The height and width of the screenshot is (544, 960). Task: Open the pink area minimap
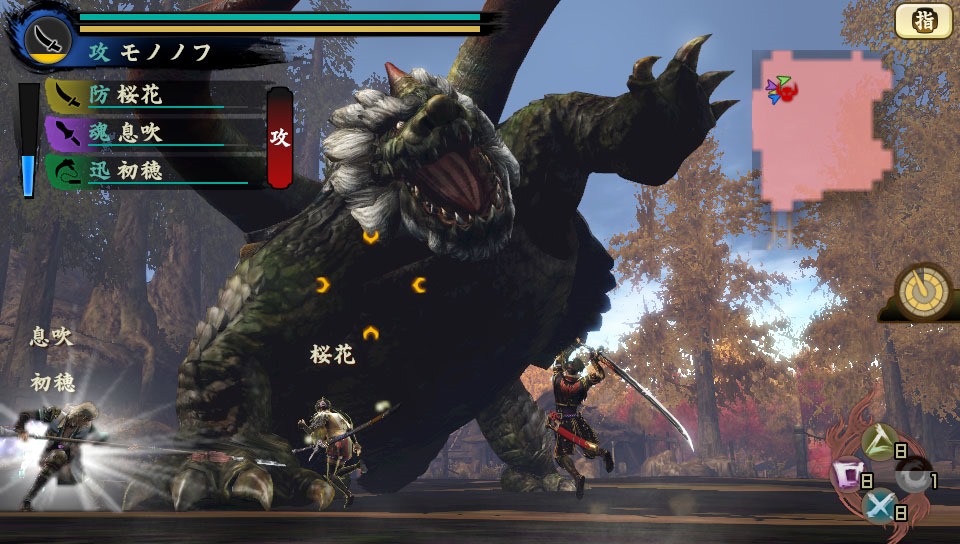823,128
